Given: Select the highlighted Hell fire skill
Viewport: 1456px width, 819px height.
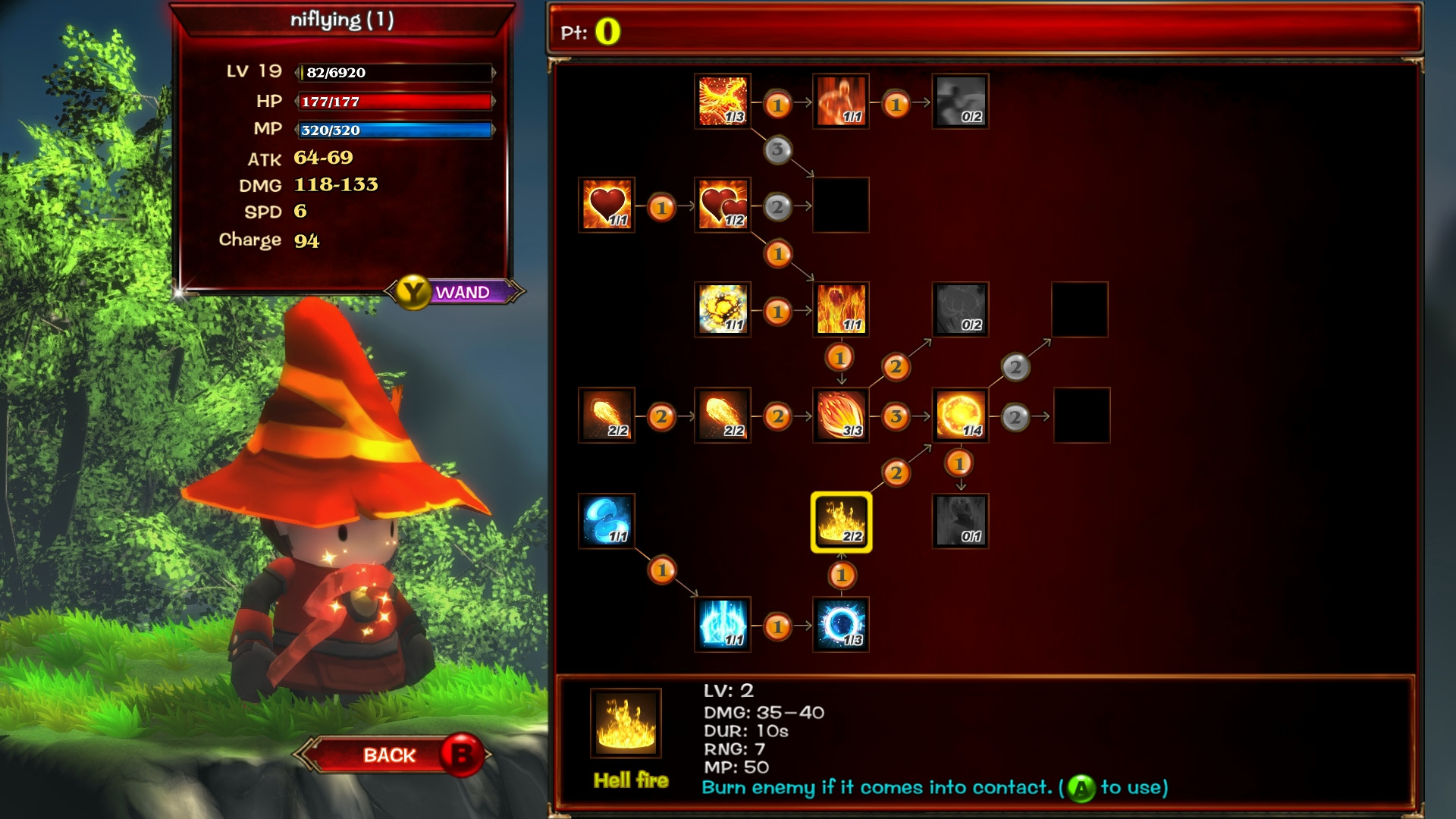Looking at the screenshot, I should point(842,522).
